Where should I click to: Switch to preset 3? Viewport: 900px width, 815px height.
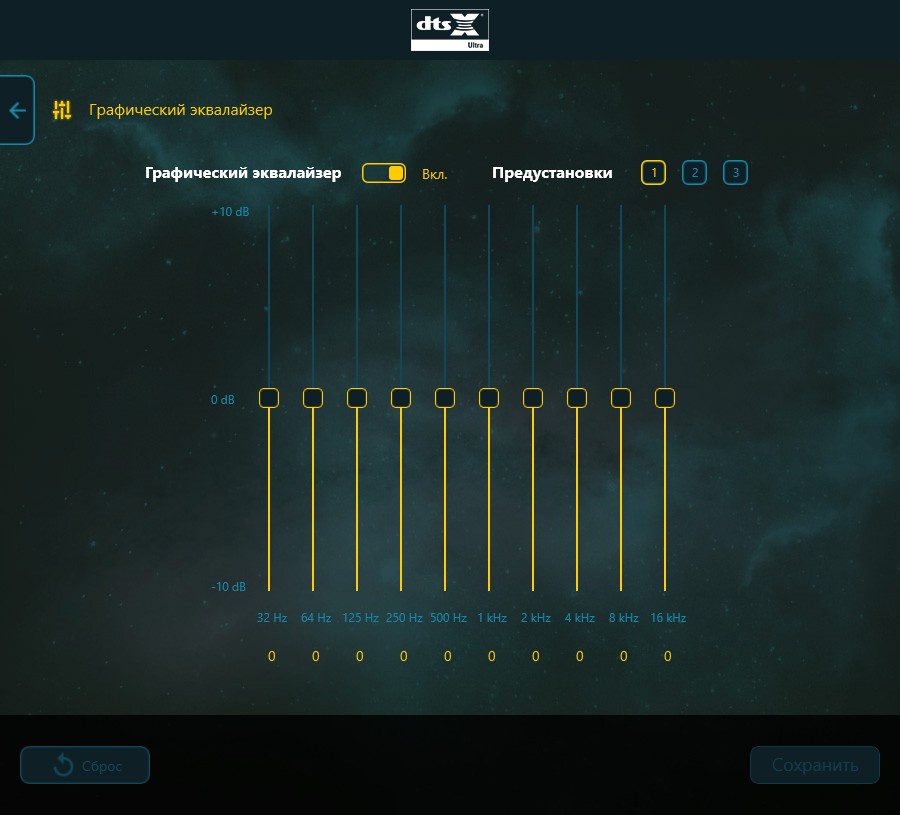pyautogui.click(x=735, y=173)
